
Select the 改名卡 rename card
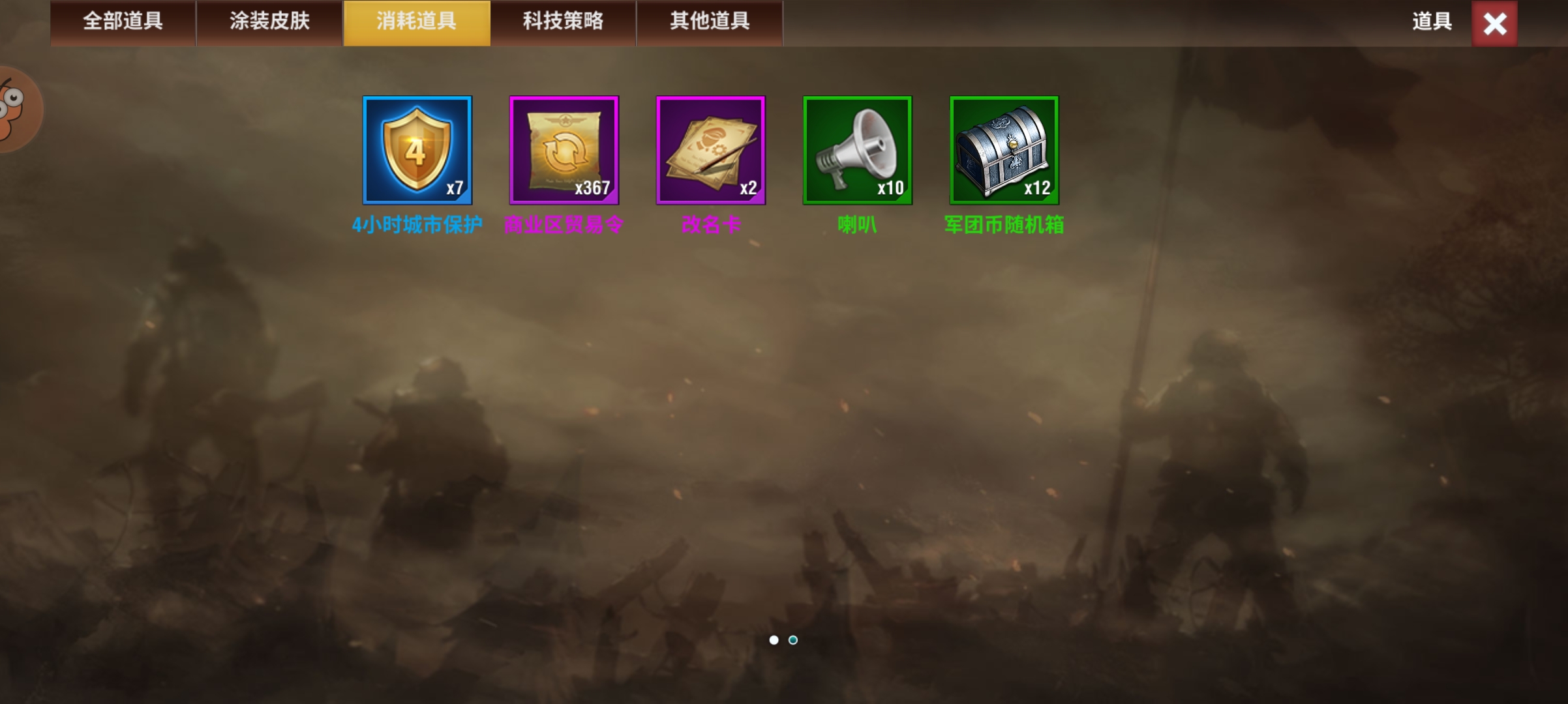coord(710,150)
